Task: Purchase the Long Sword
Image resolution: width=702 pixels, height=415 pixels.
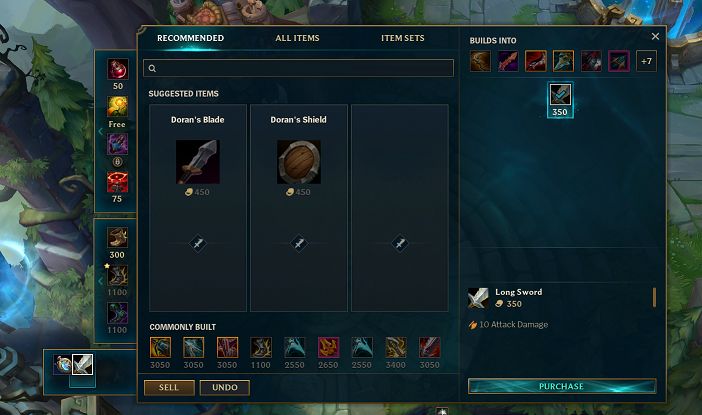Action: pos(561,386)
